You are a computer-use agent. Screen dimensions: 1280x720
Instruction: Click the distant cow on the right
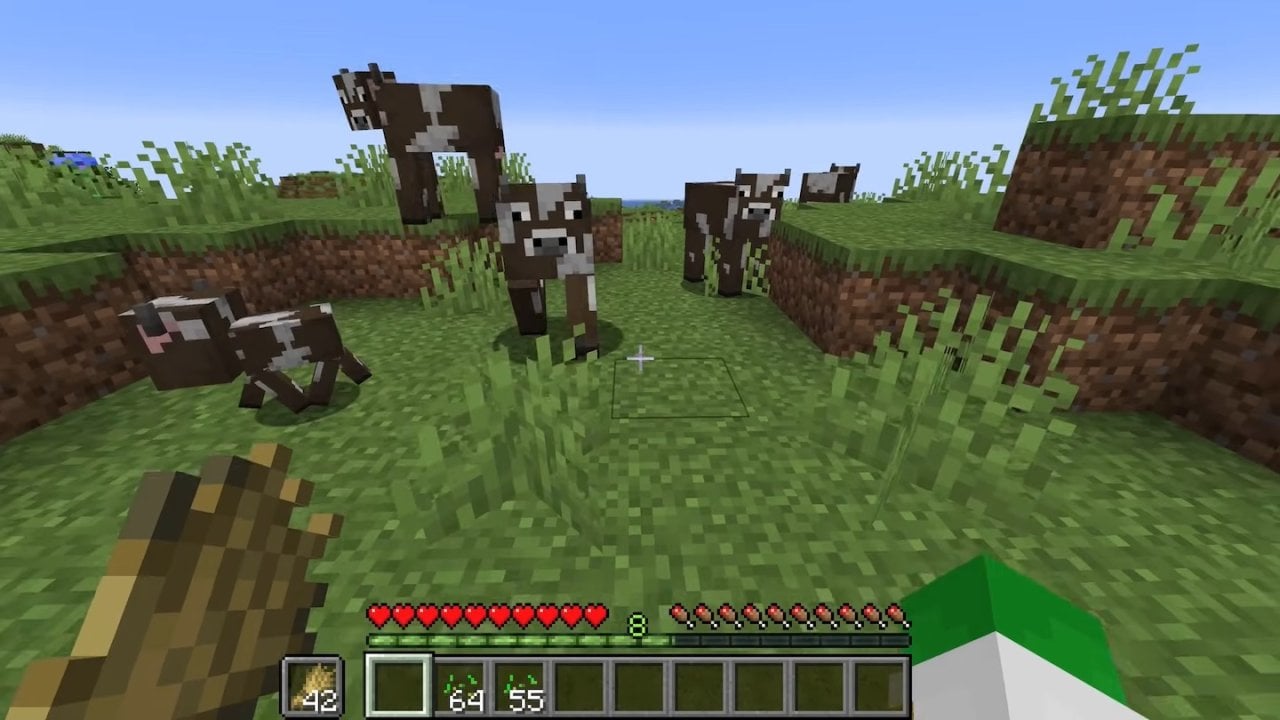point(830,180)
